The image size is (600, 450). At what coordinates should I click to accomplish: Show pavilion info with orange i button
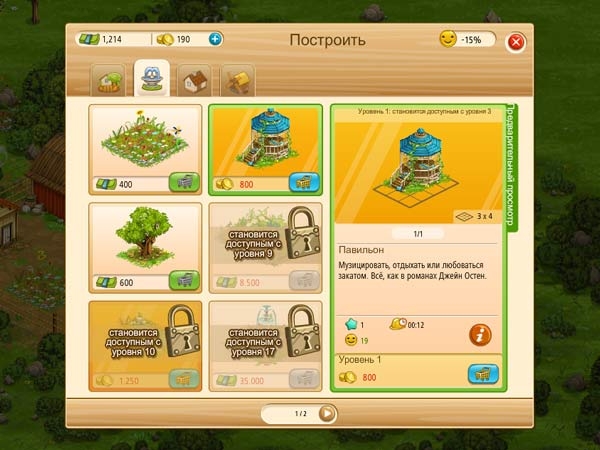pyautogui.click(x=481, y=335)
